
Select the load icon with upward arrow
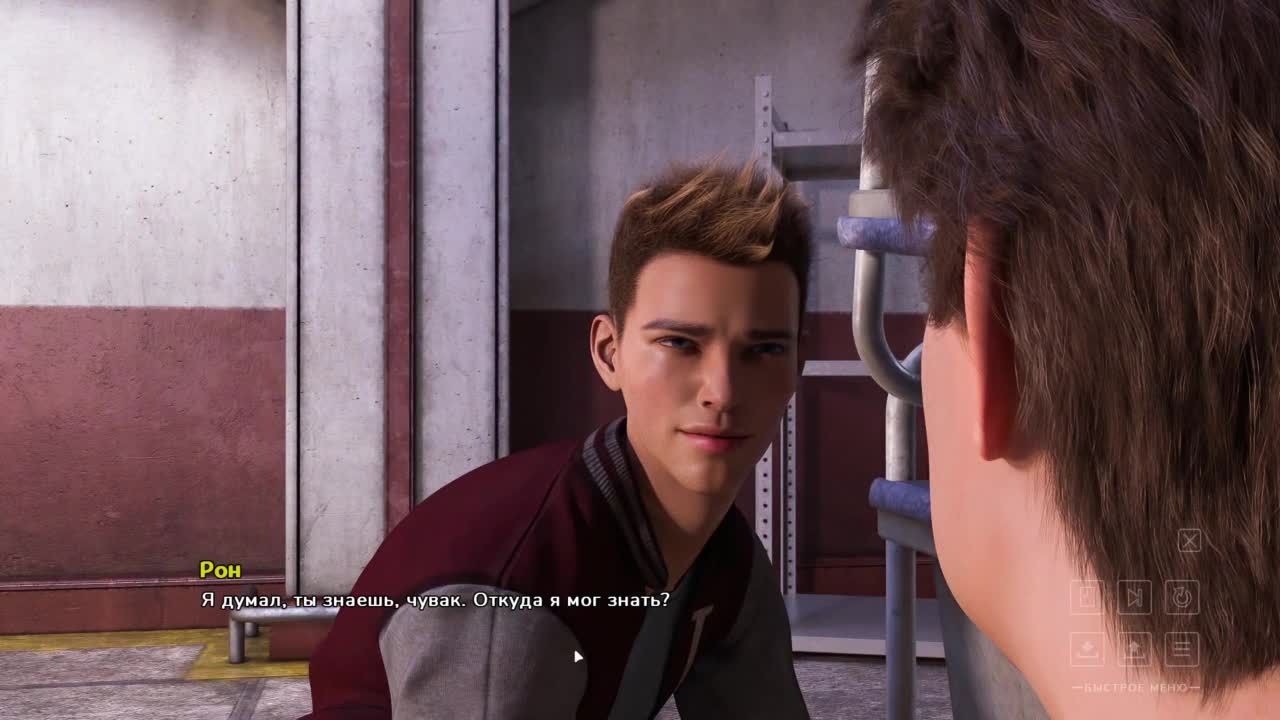point(1135,649)
